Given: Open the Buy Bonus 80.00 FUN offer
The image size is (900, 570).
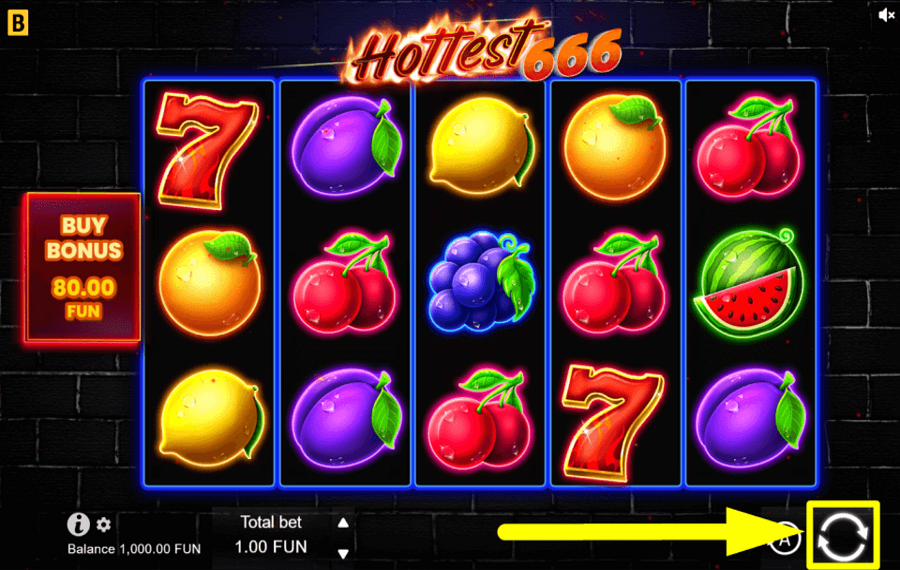Looking at the screenshot, I should [82, 268].
